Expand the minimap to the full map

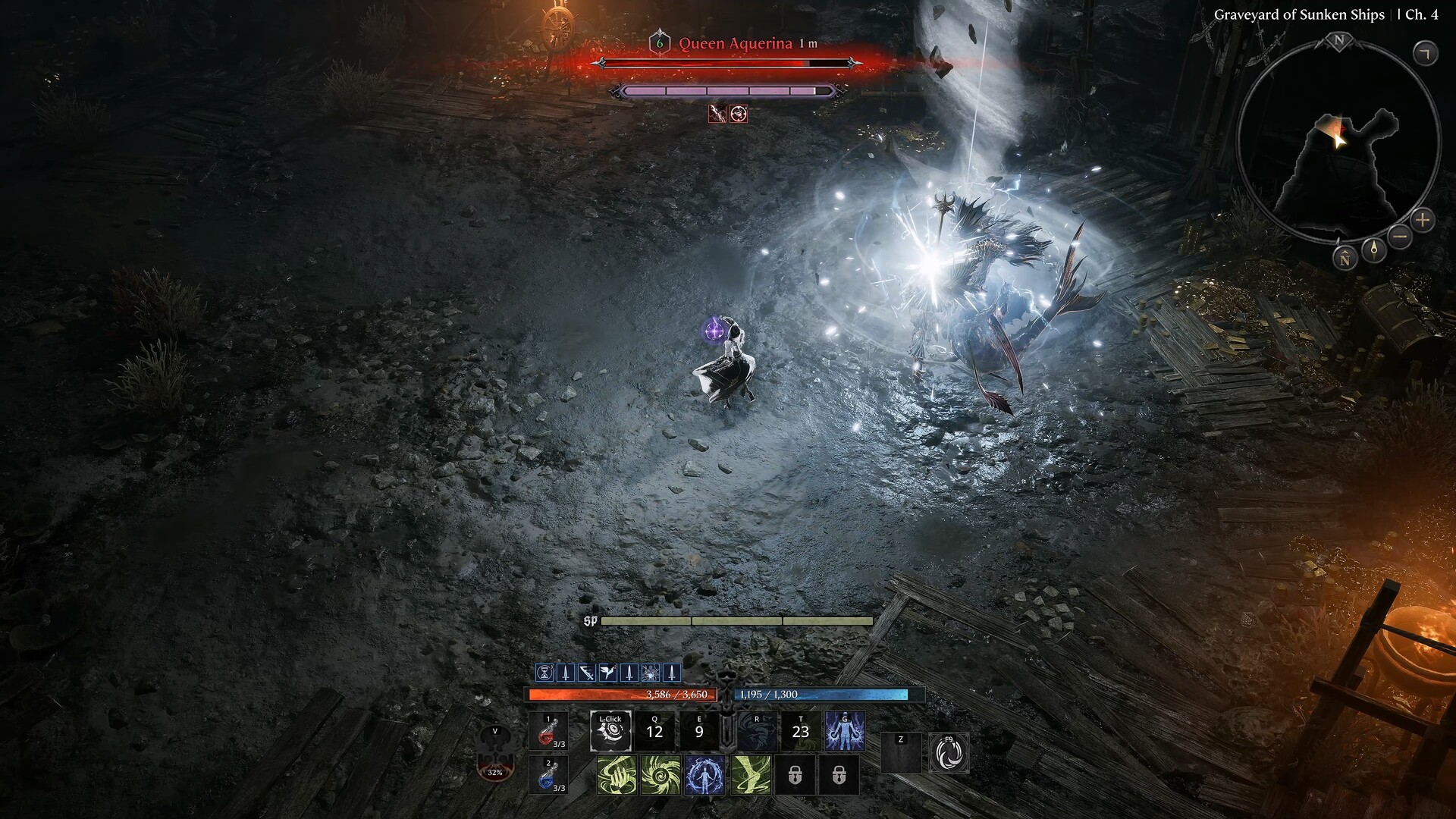pyautogui.click(x=1427, y=52)
